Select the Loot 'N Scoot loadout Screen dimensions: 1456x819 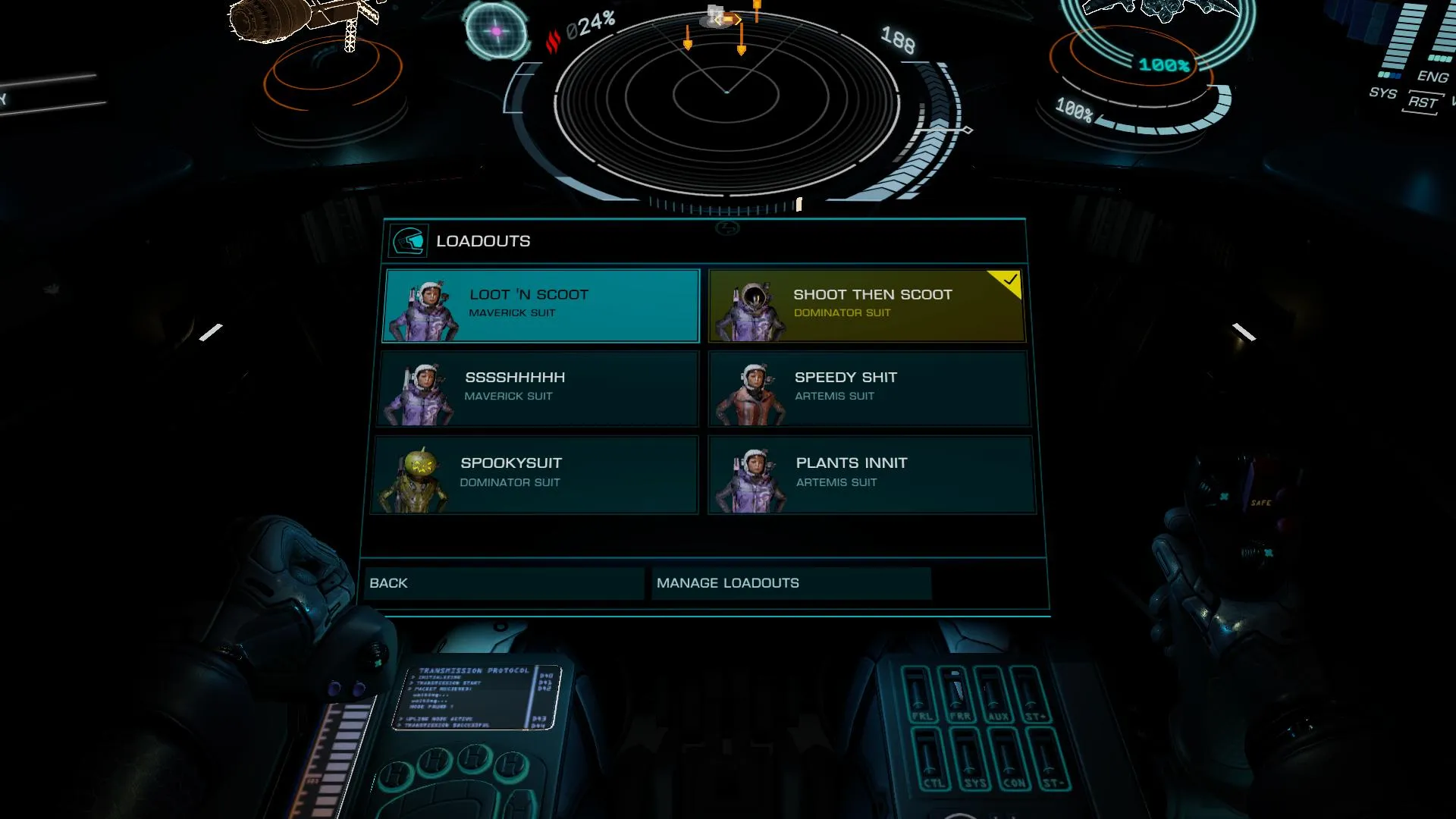[x=541, y=305]
